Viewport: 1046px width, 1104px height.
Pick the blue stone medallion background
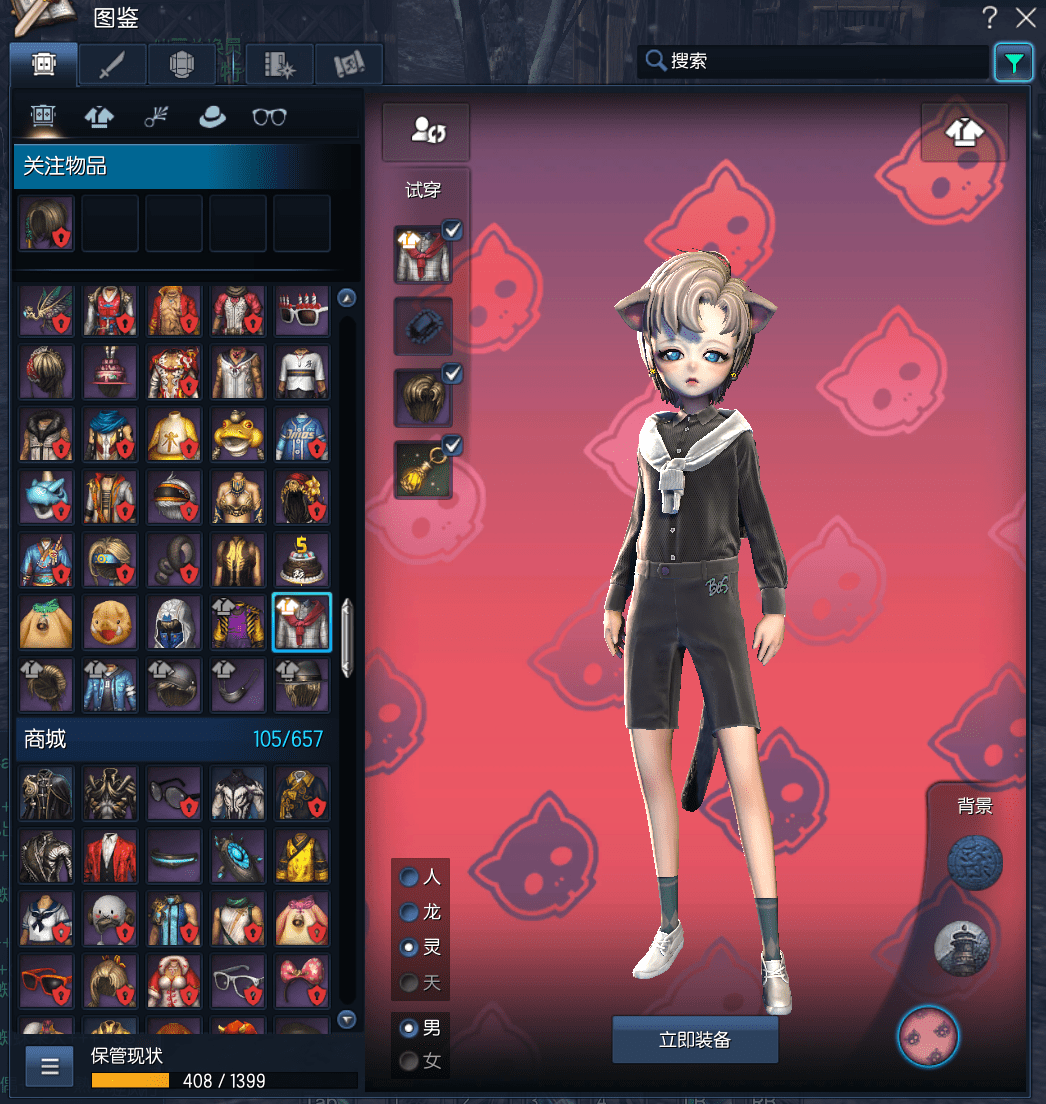coord(974,864)
